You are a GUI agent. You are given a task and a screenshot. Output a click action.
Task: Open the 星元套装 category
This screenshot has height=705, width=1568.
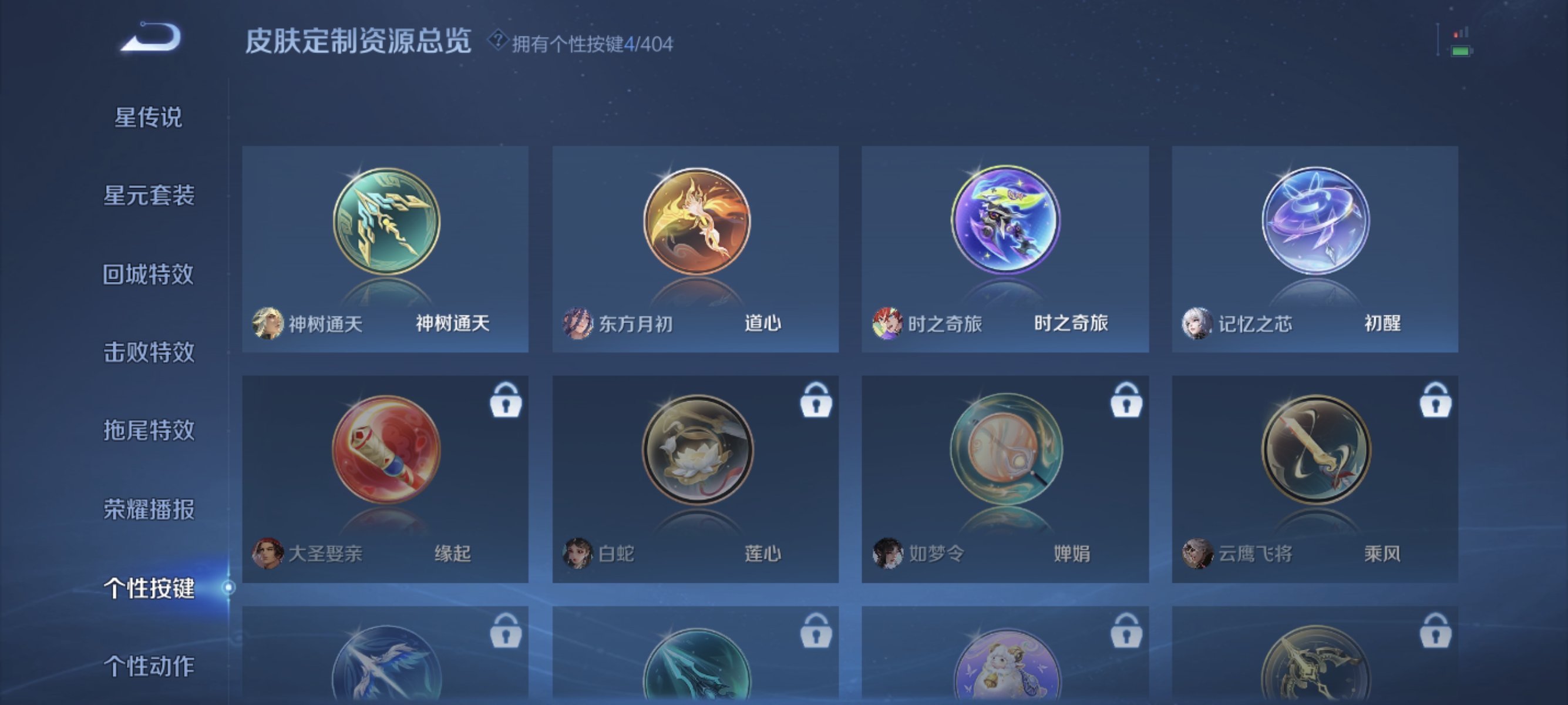148,196
